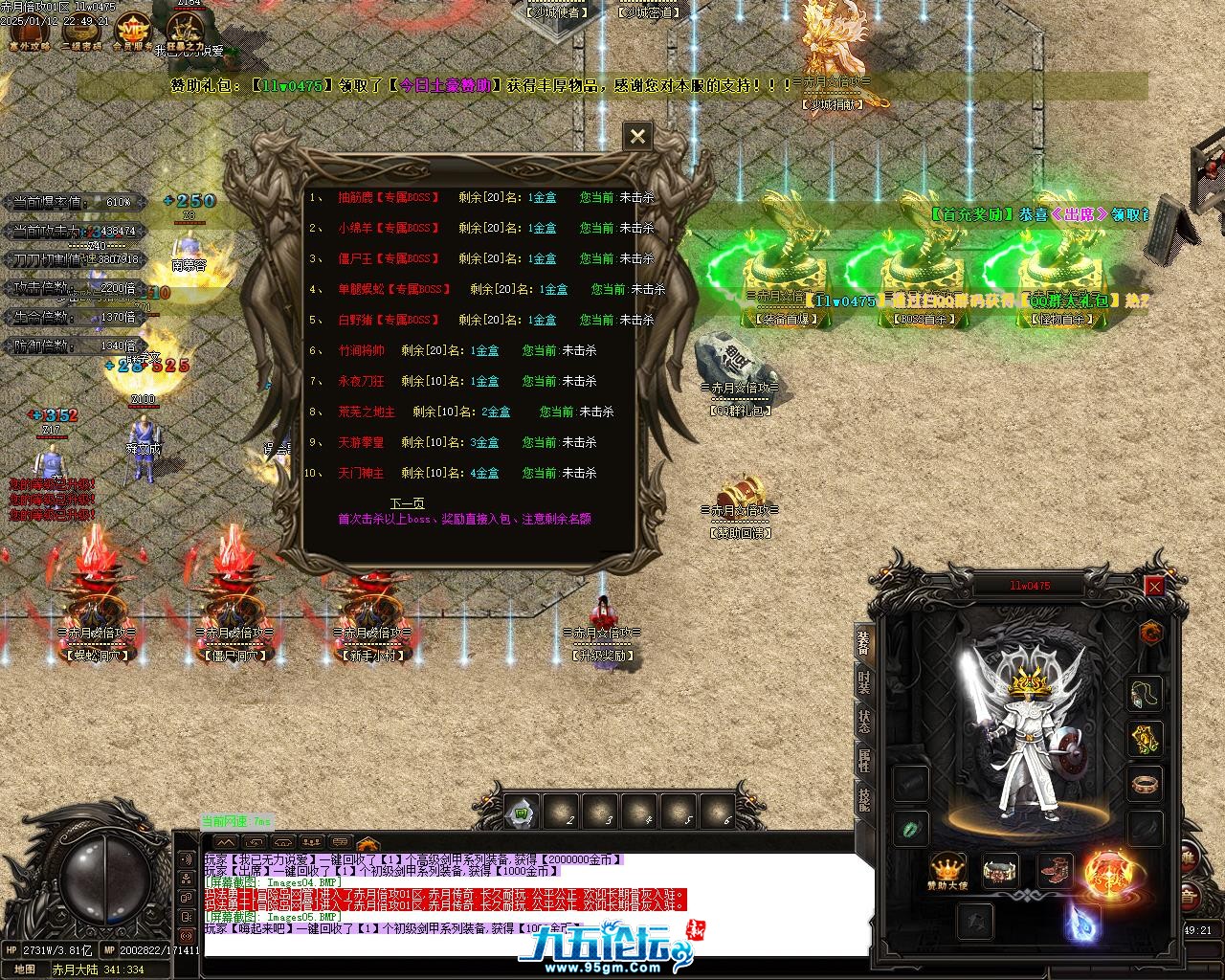Select the green jade ring slot
This screenshot has height=980, width=1225.
click(910, 829)
